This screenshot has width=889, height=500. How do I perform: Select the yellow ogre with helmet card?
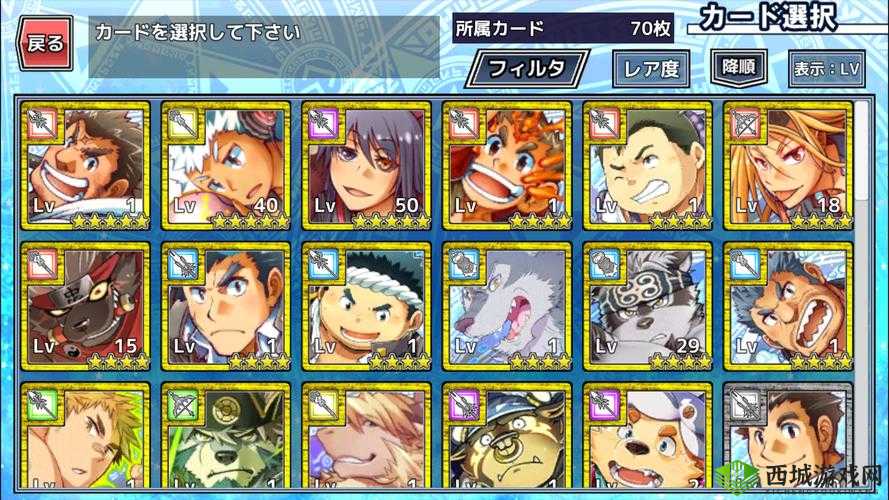click(x=506, y=440)
